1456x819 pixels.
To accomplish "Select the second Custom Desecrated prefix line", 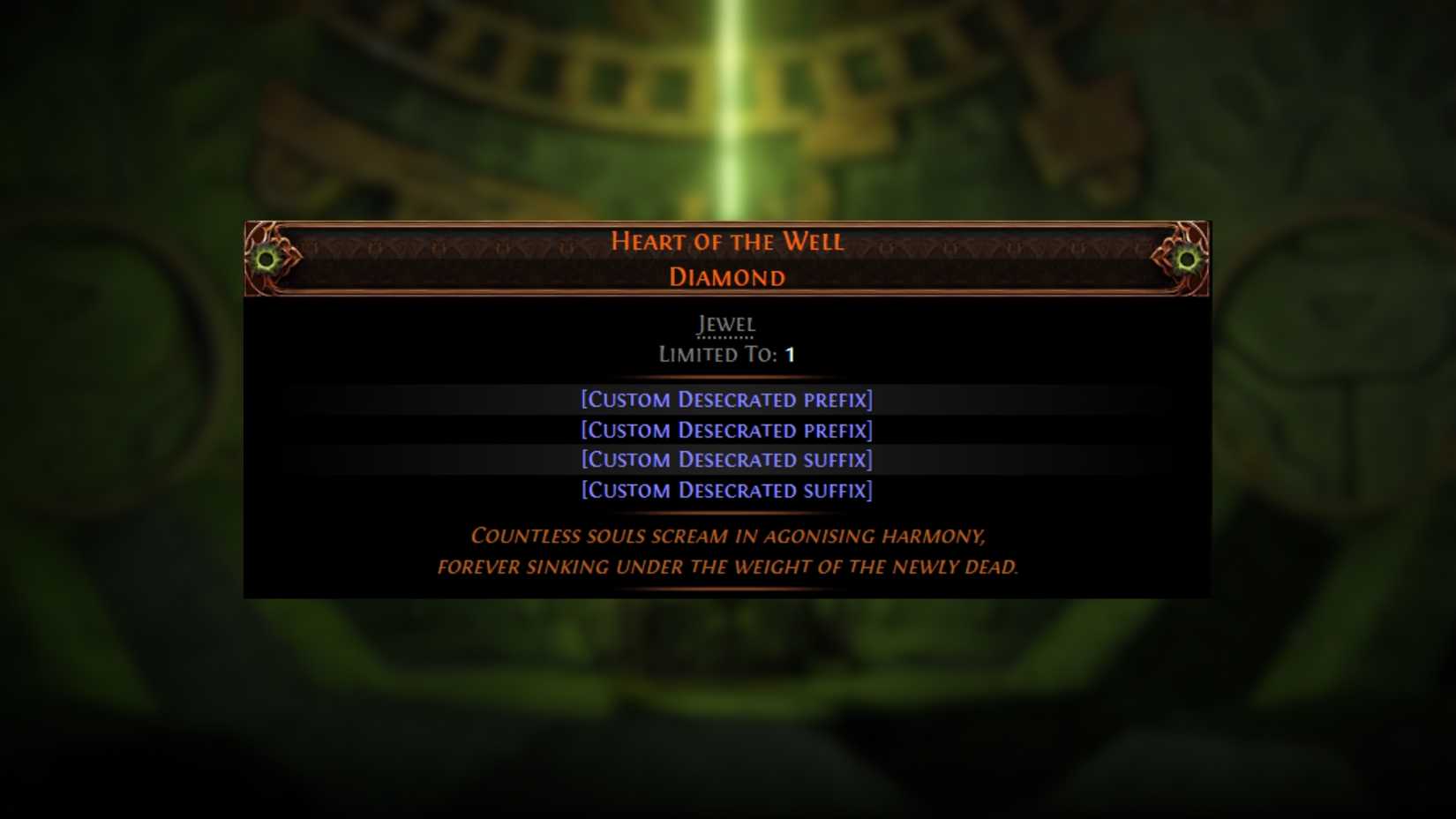I will coord(726,430).
